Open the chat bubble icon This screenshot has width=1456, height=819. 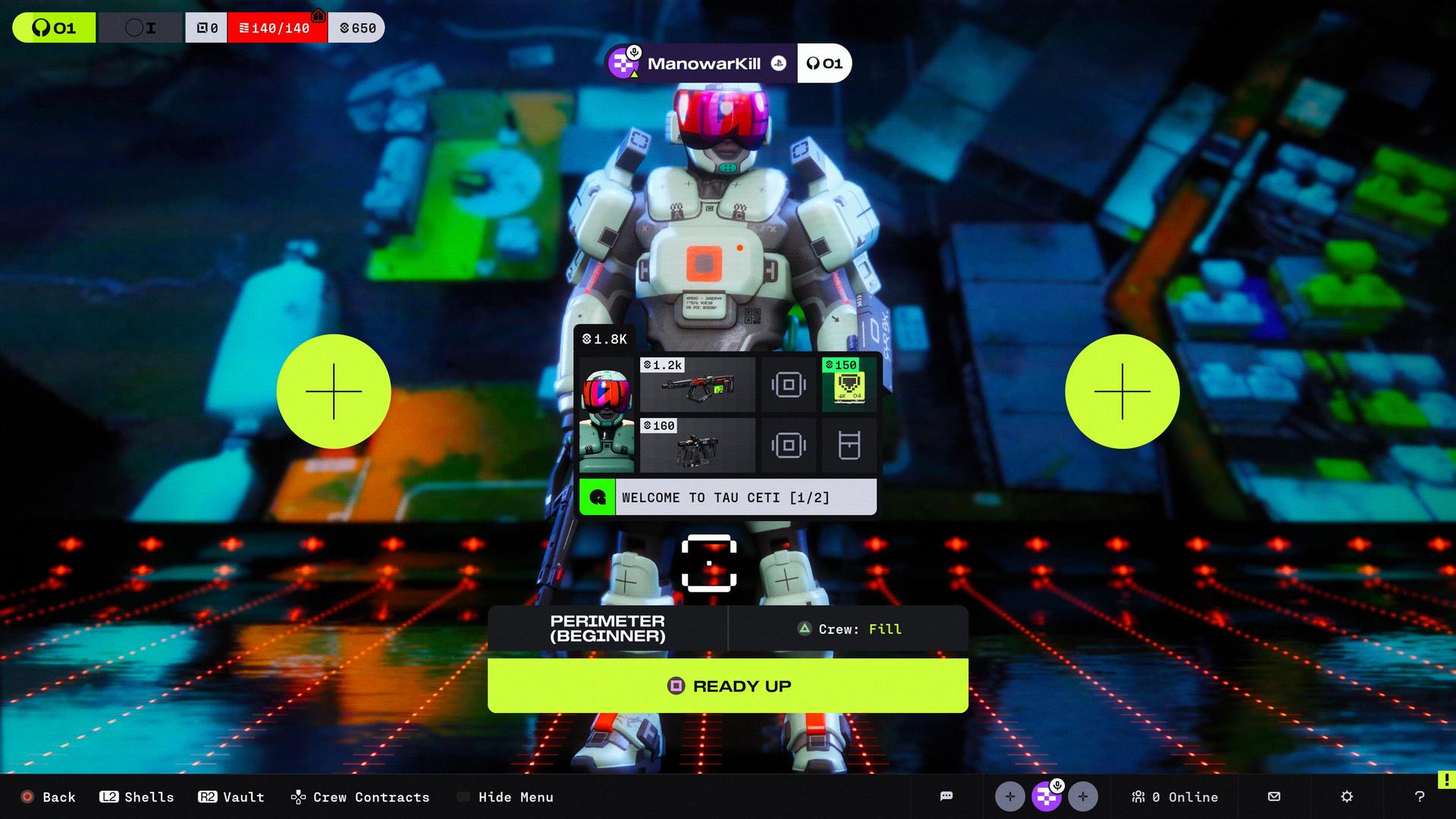946,796
